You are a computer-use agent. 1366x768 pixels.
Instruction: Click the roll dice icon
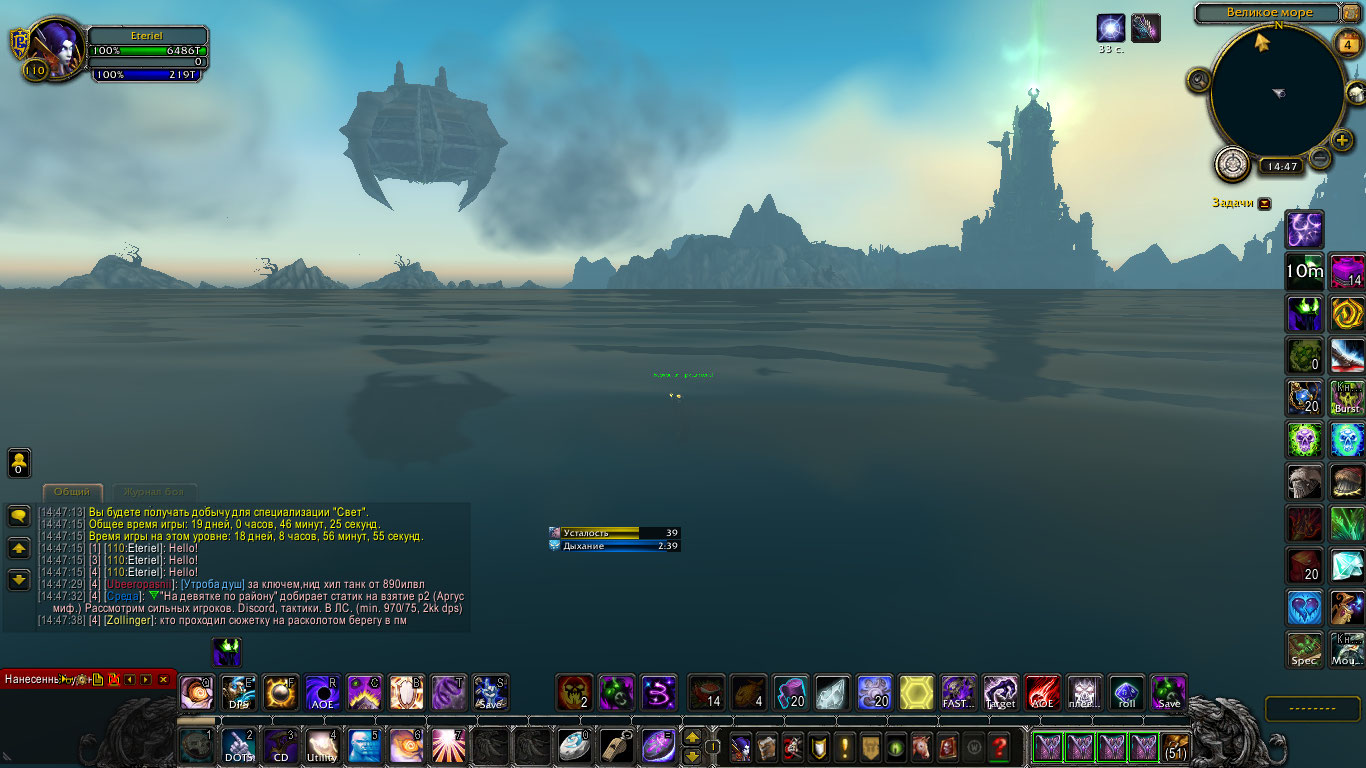tap(1126, 693)
